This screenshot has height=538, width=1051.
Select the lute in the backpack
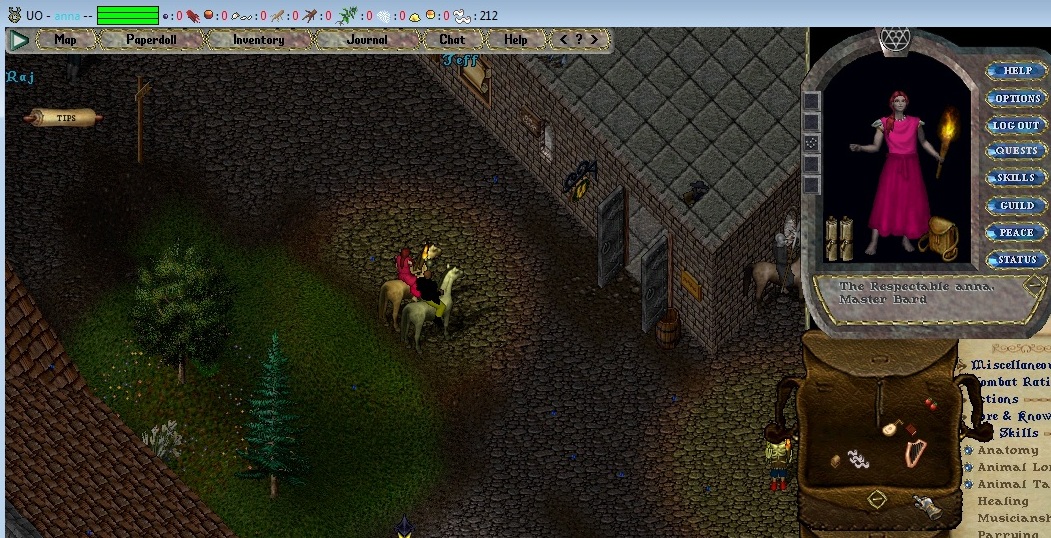(888, 428)
